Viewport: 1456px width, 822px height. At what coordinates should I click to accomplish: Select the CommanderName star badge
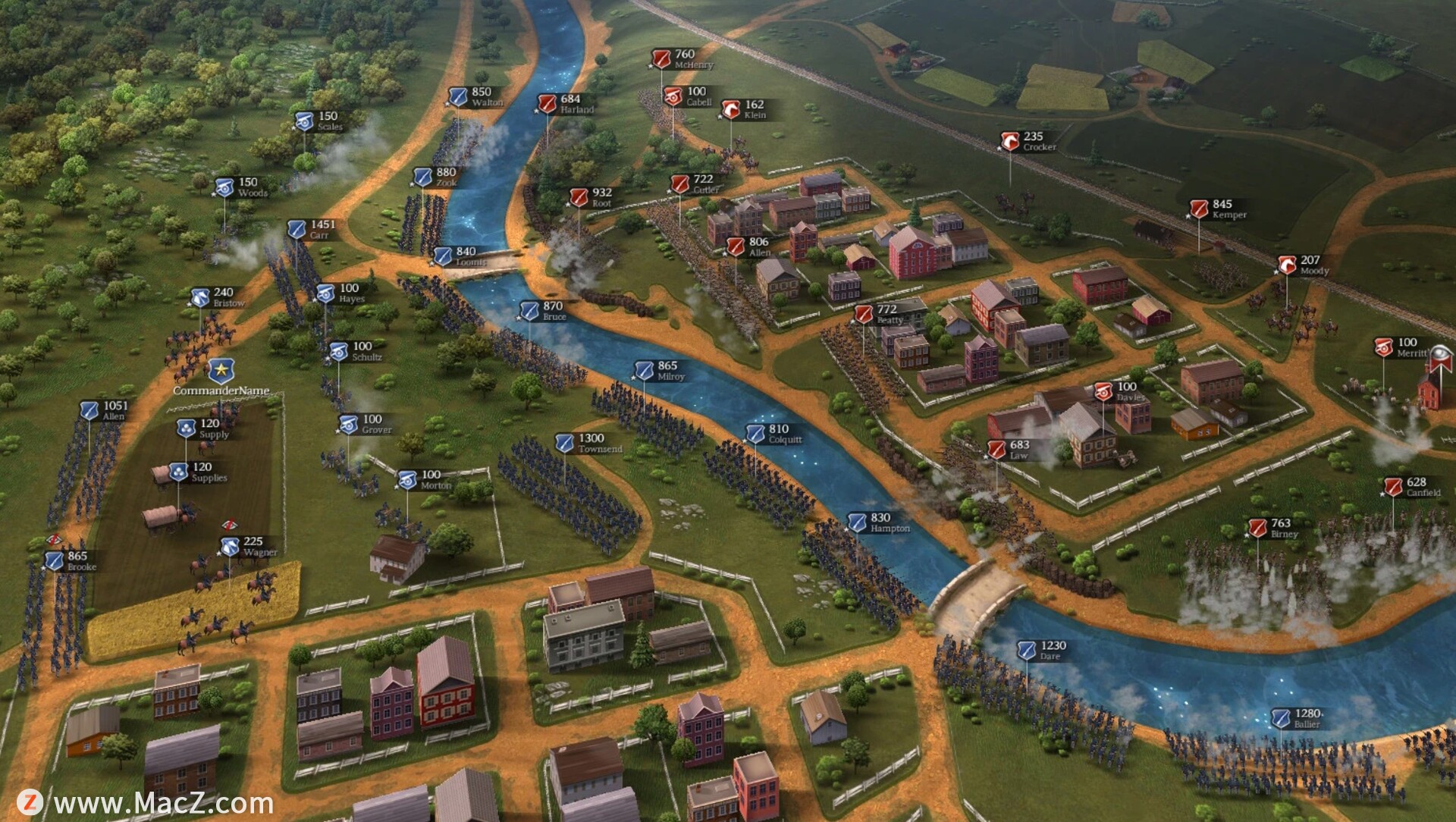pyautogui.click(x=221, y=371)
